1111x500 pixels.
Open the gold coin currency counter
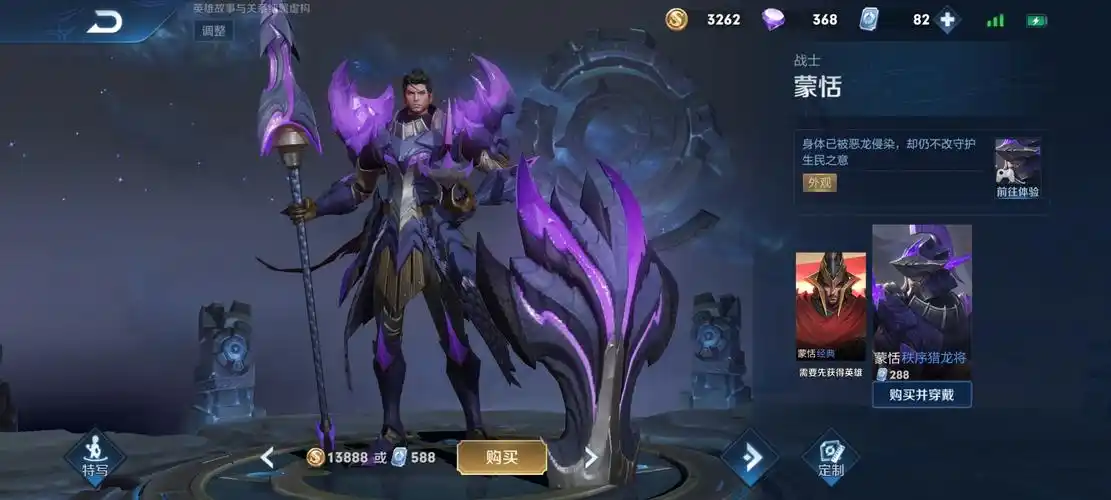click(x=706, y=20)
